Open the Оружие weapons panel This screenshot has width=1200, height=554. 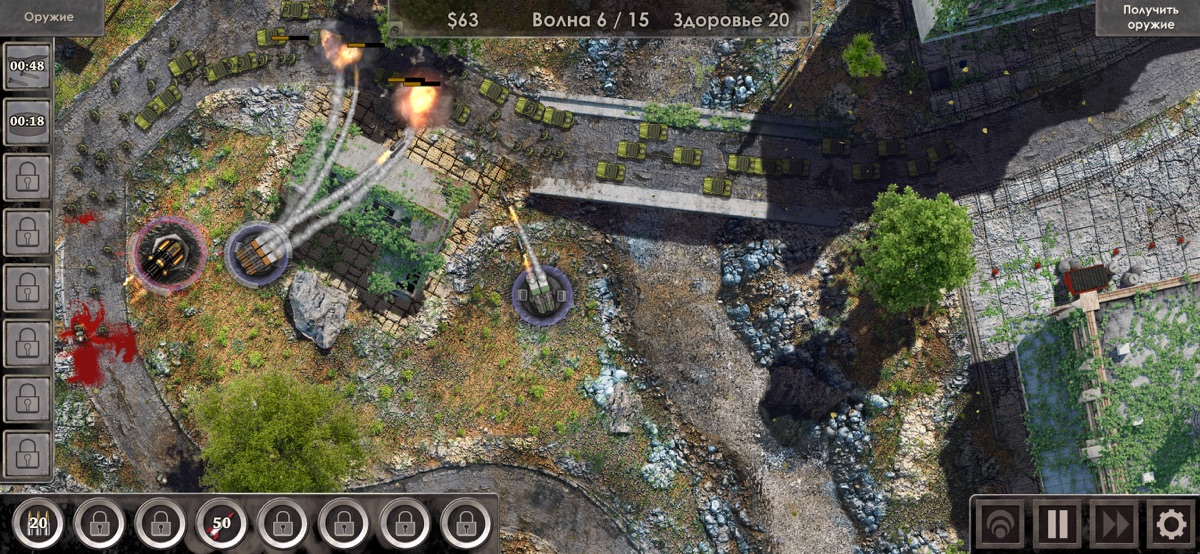pyautogui.click(x=50, y=17)
